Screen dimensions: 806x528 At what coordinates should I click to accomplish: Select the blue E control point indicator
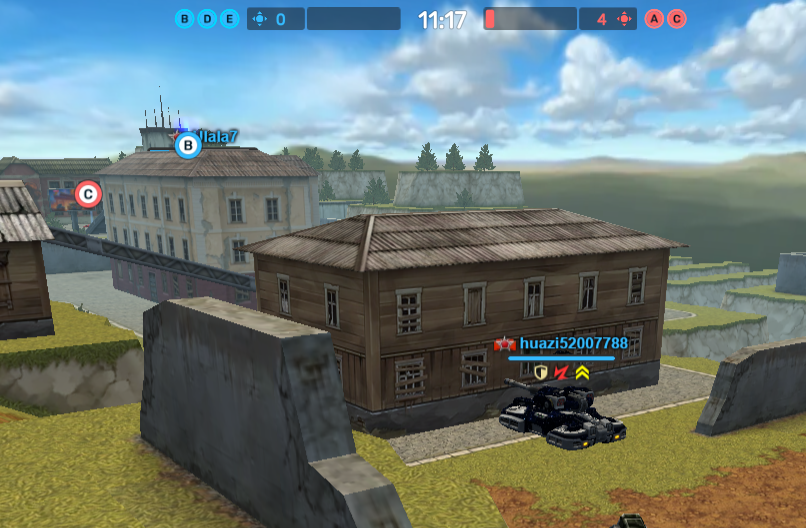coord(229,19)
